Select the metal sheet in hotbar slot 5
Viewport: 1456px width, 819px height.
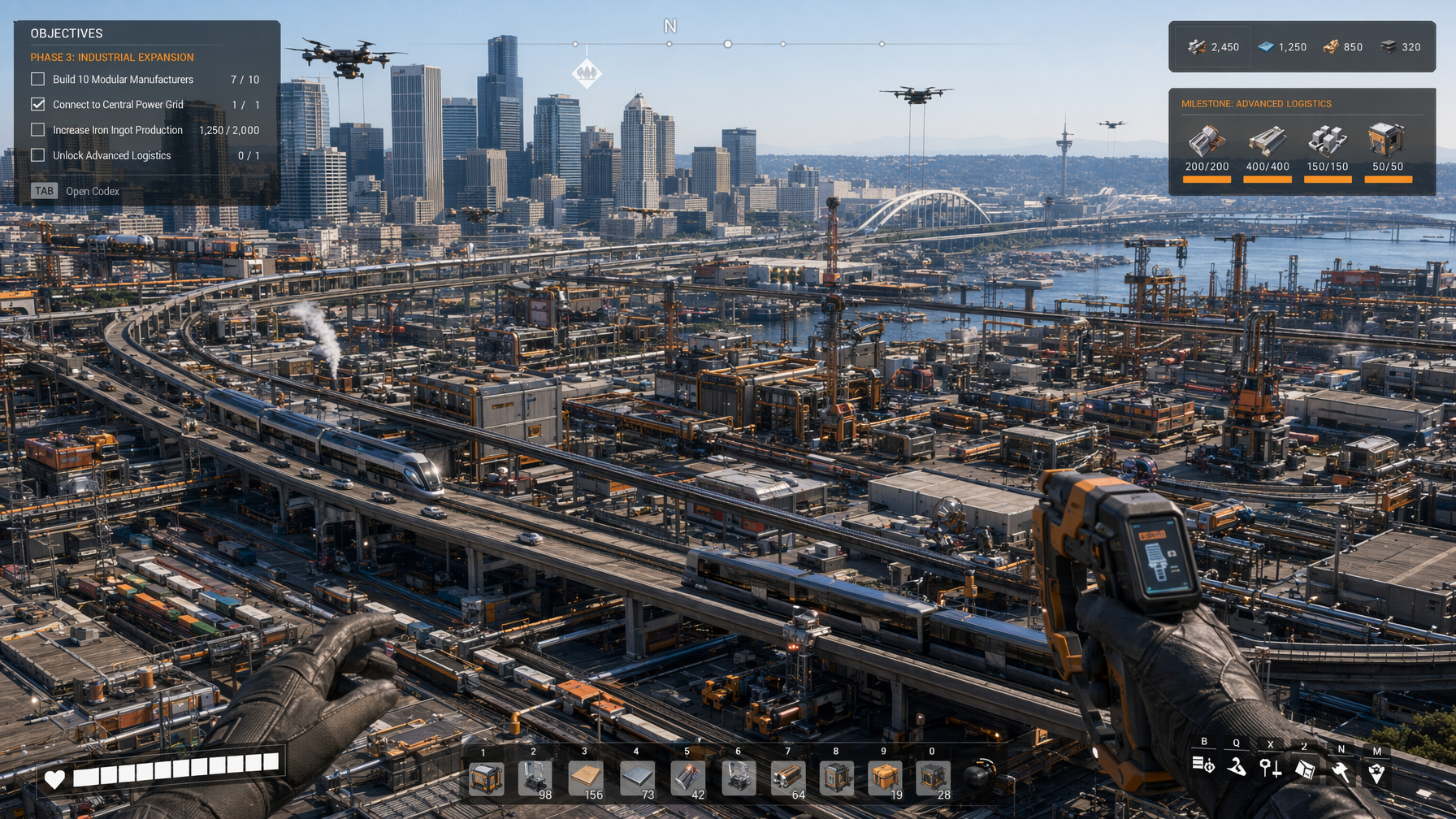tap(687, 778)
